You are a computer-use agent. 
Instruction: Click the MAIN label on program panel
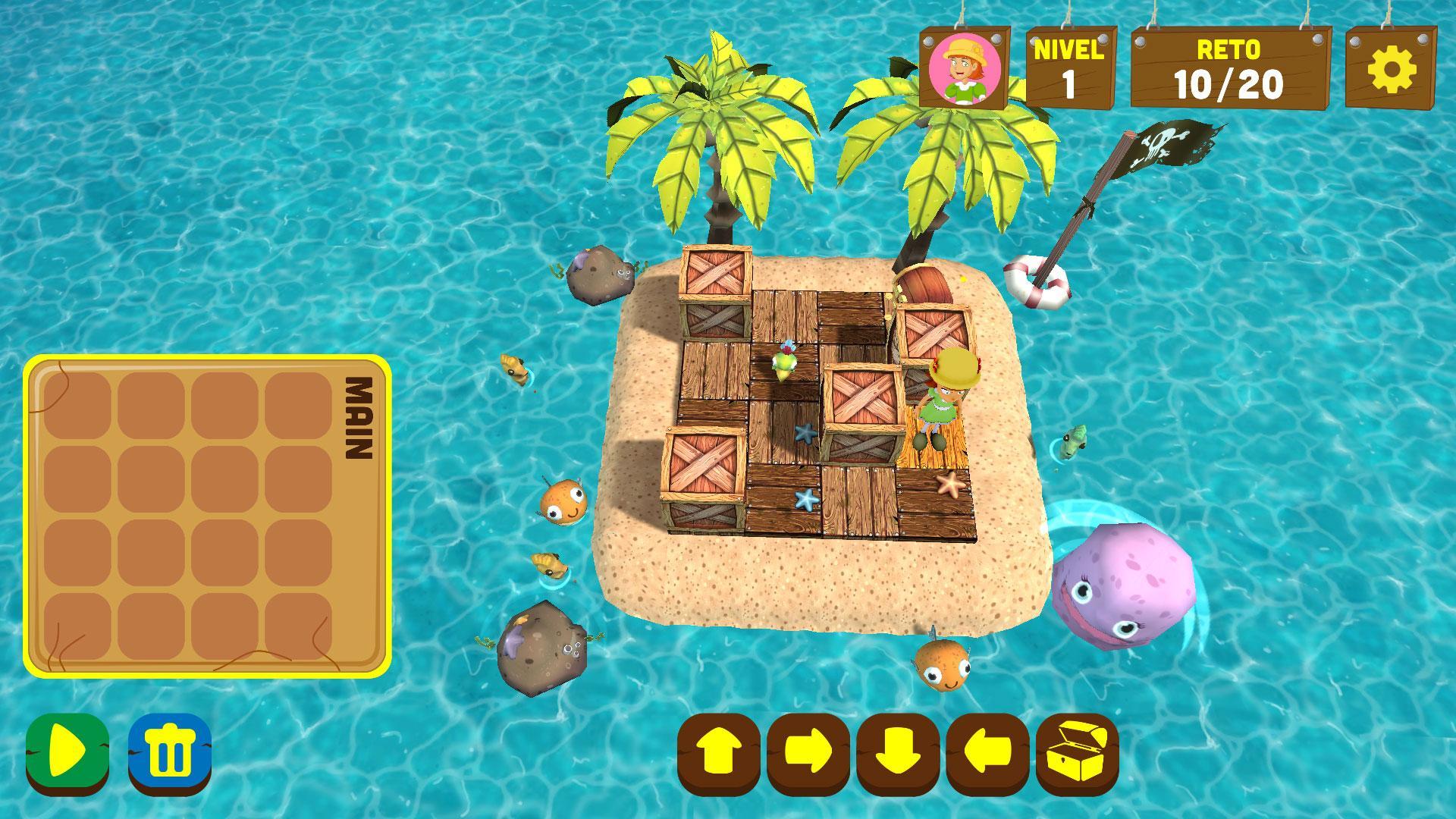[x=359, y=419]
